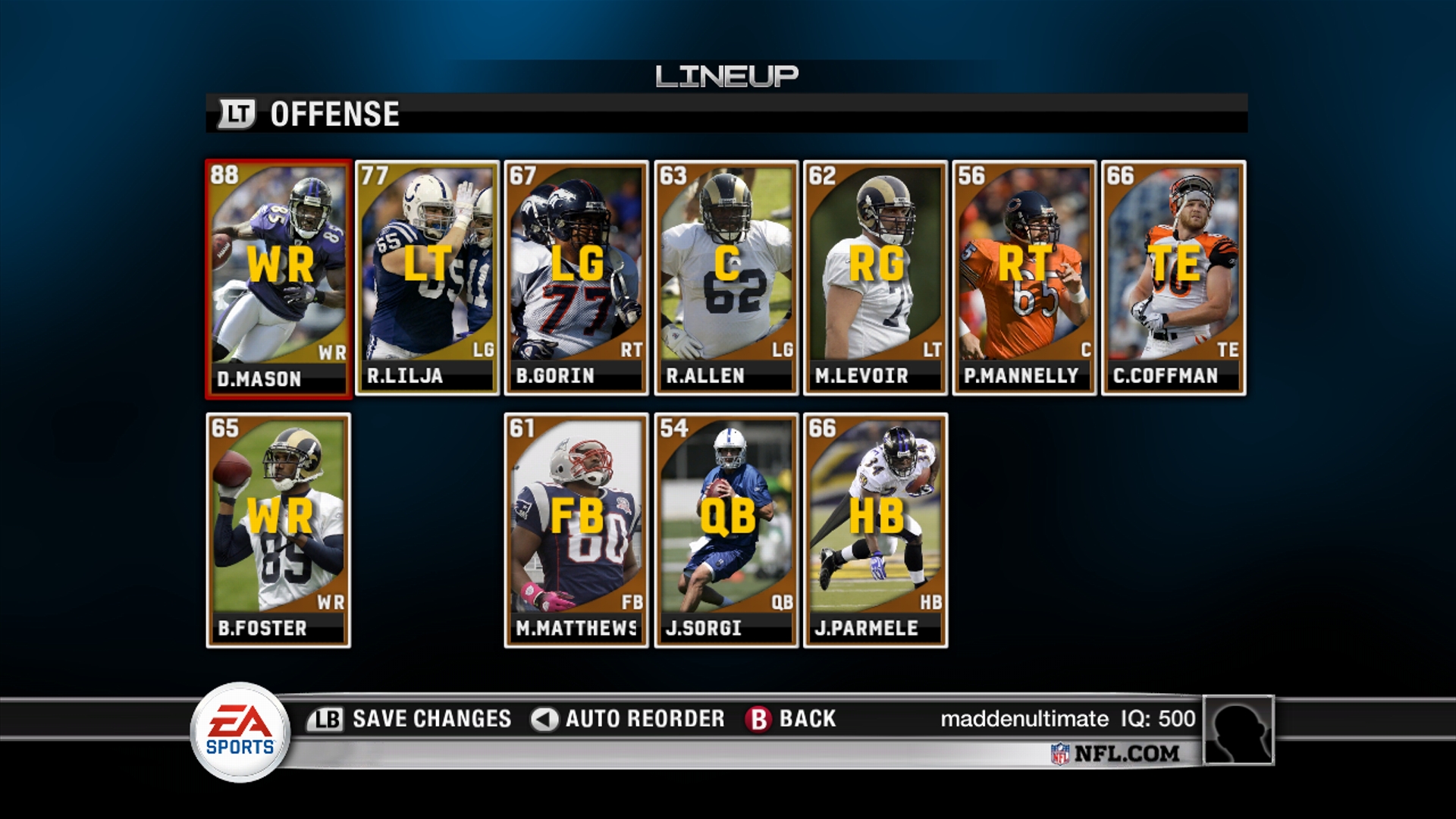The image size is (1456, 819).
Task: Save changes to the lineup
Action: (x=410, y=718)
